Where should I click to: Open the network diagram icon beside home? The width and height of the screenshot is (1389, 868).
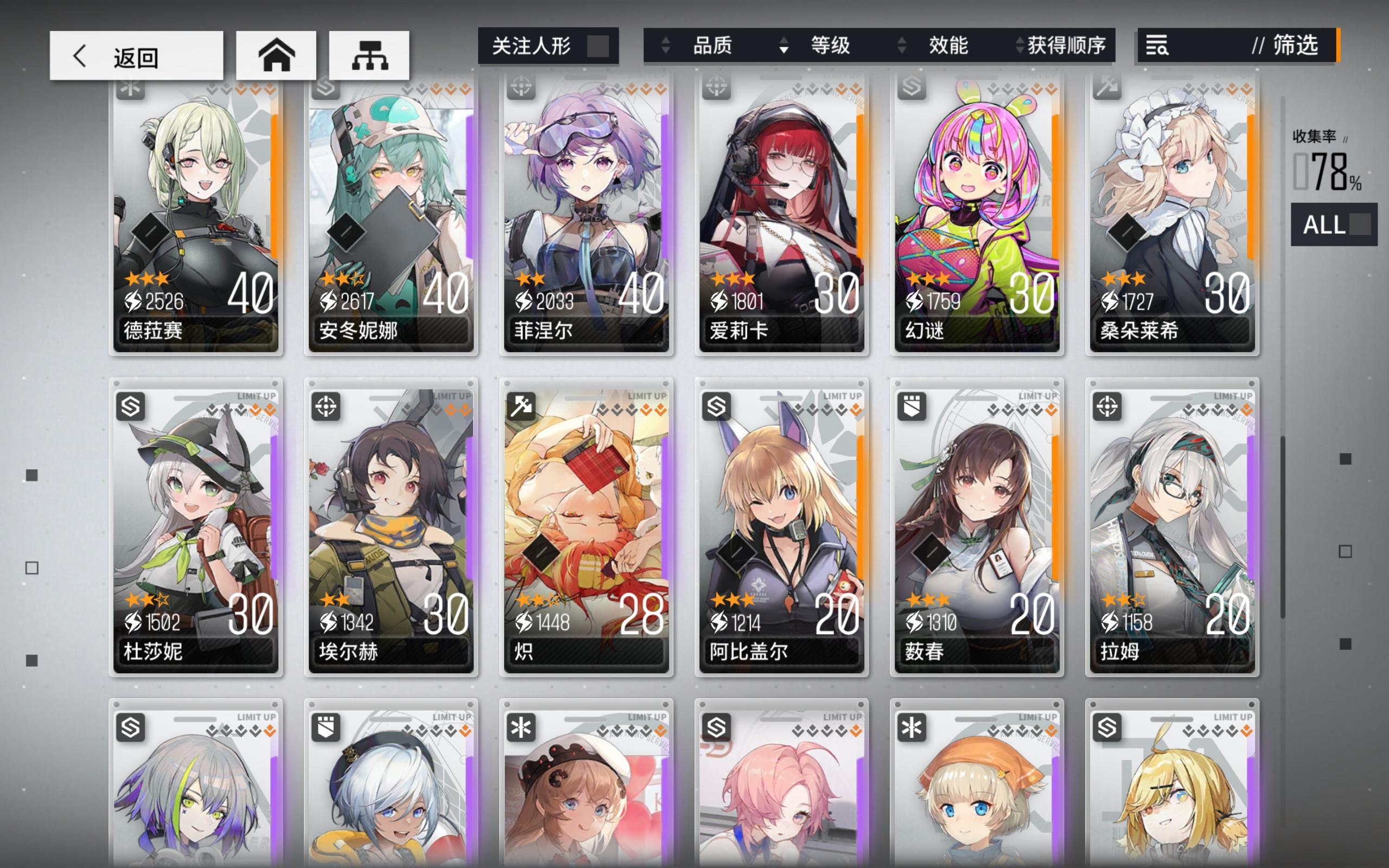coord(369,55)
